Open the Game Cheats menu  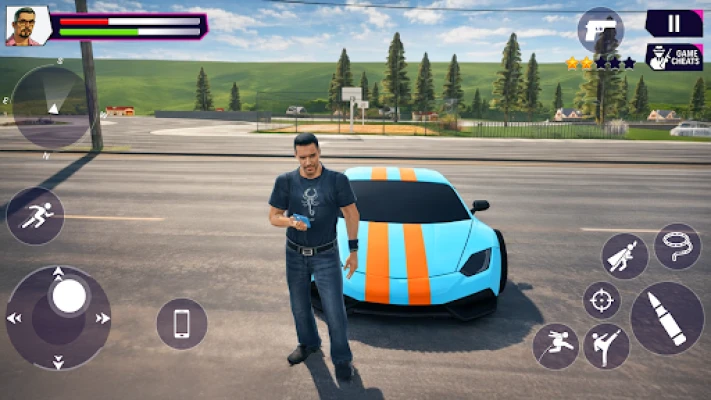[x=673, y=57]
